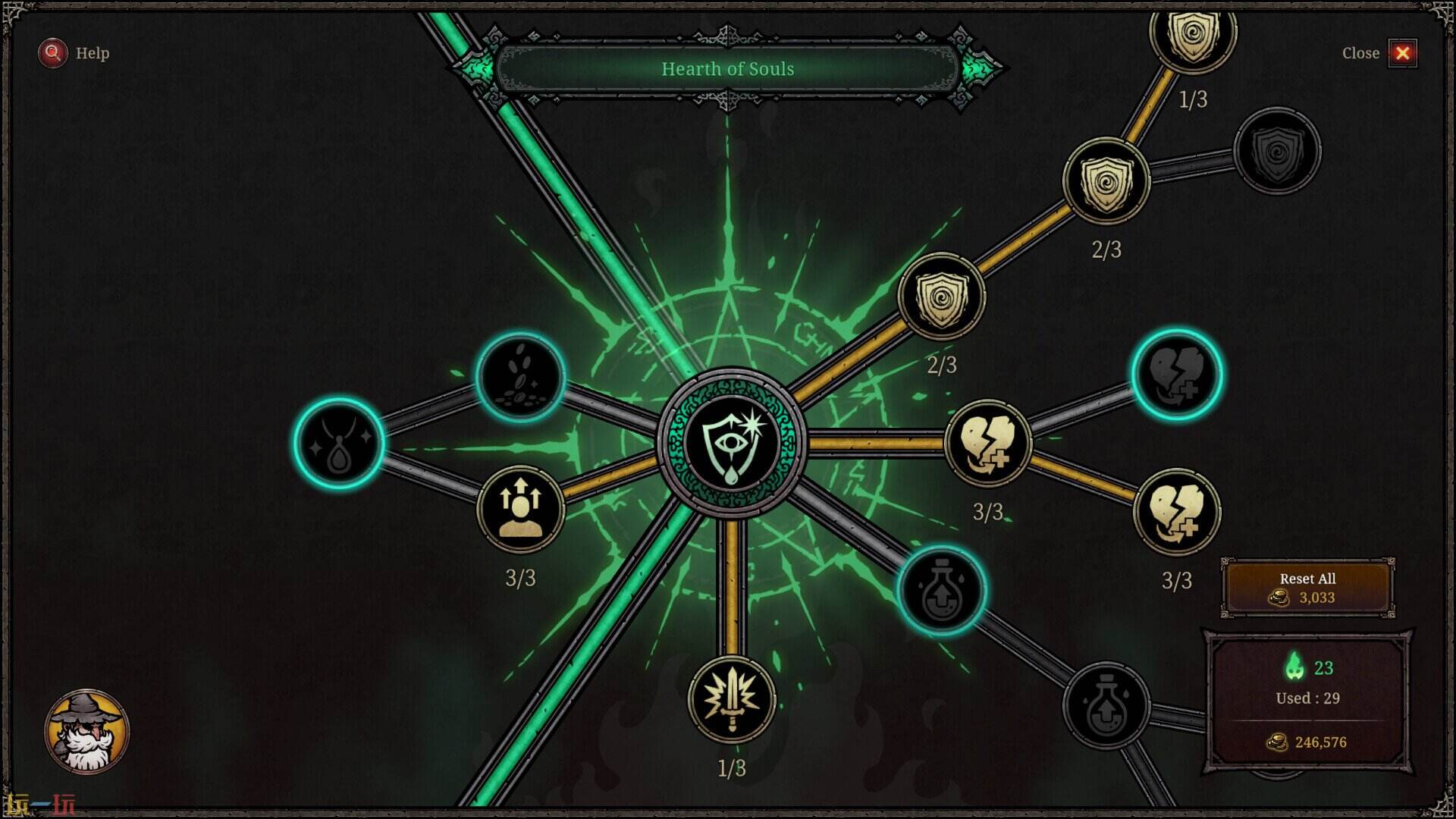Open the Help panel
This screenshot has width=1456, height=819.
coord(74,53)
